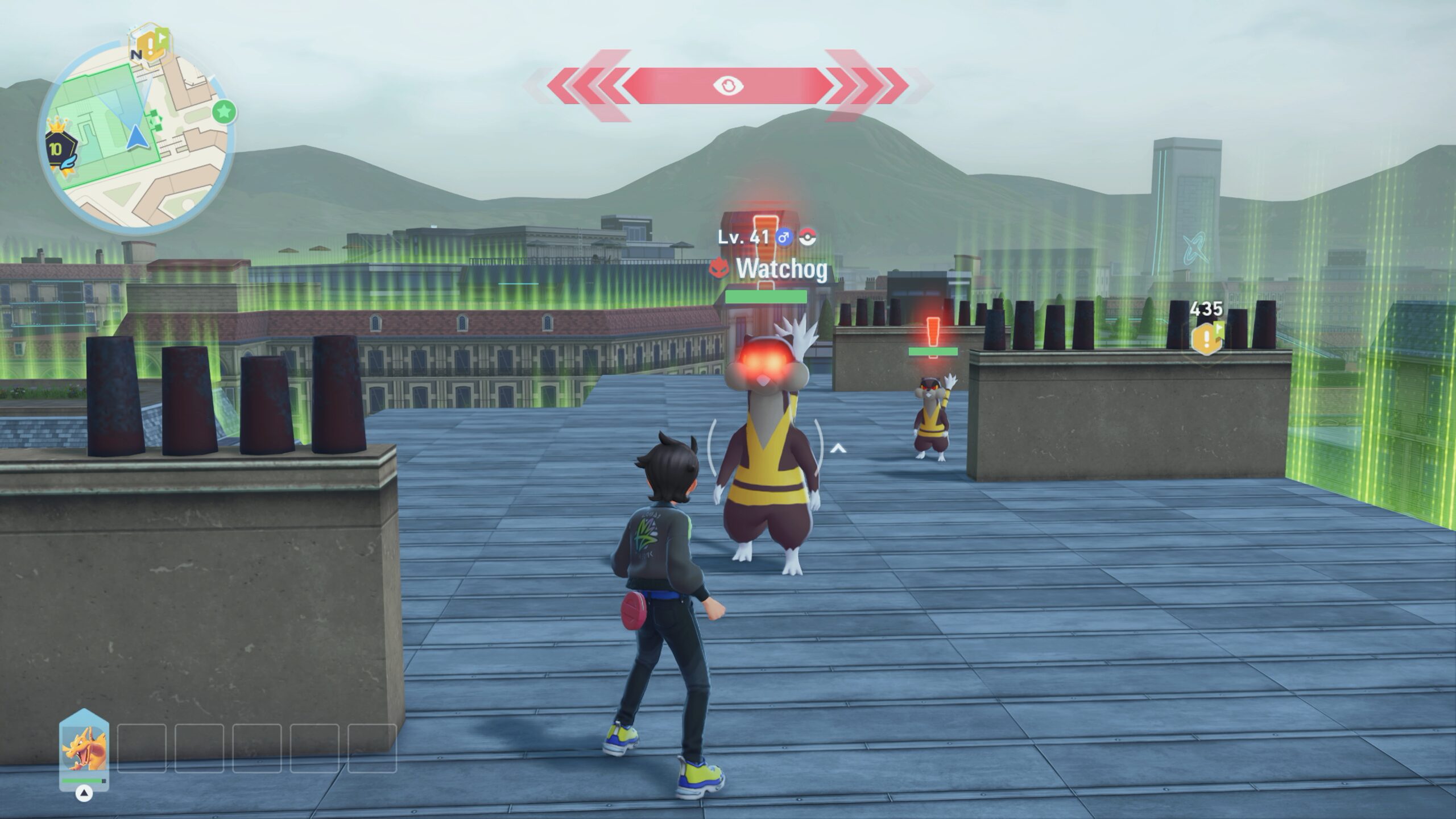Click the blue player arrow on the minimap
The width and height of the screenshot is (1456, 819).
point(135,138)
